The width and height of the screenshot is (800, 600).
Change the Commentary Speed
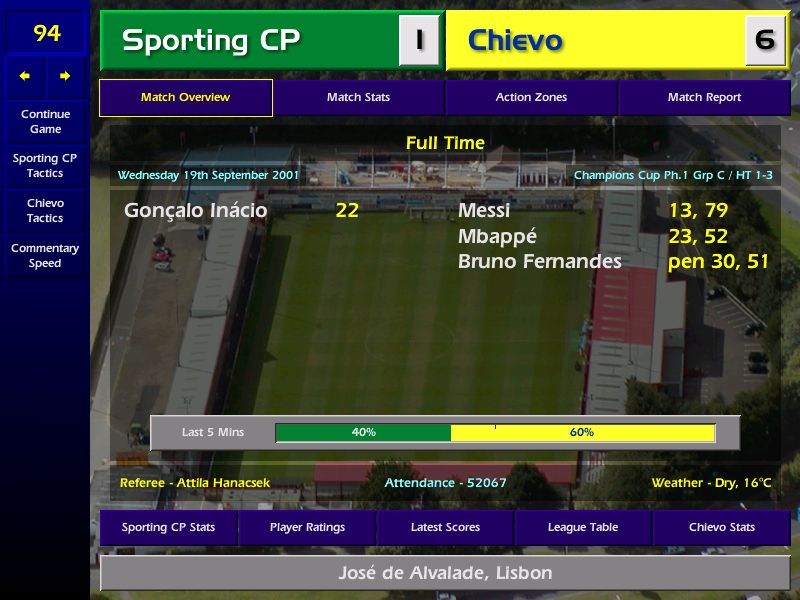[45, 255]
